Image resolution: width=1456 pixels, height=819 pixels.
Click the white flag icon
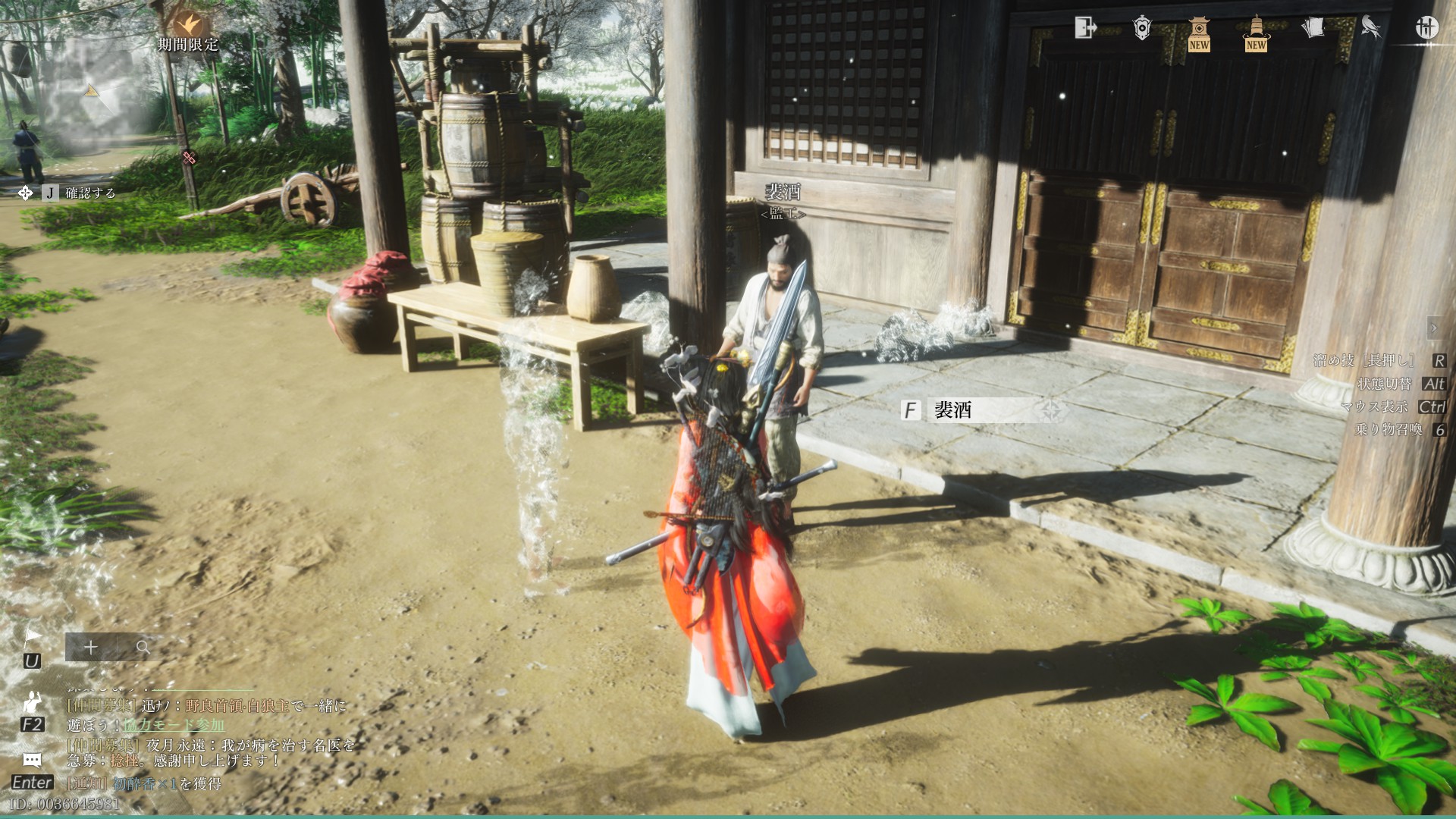(32, 637)
